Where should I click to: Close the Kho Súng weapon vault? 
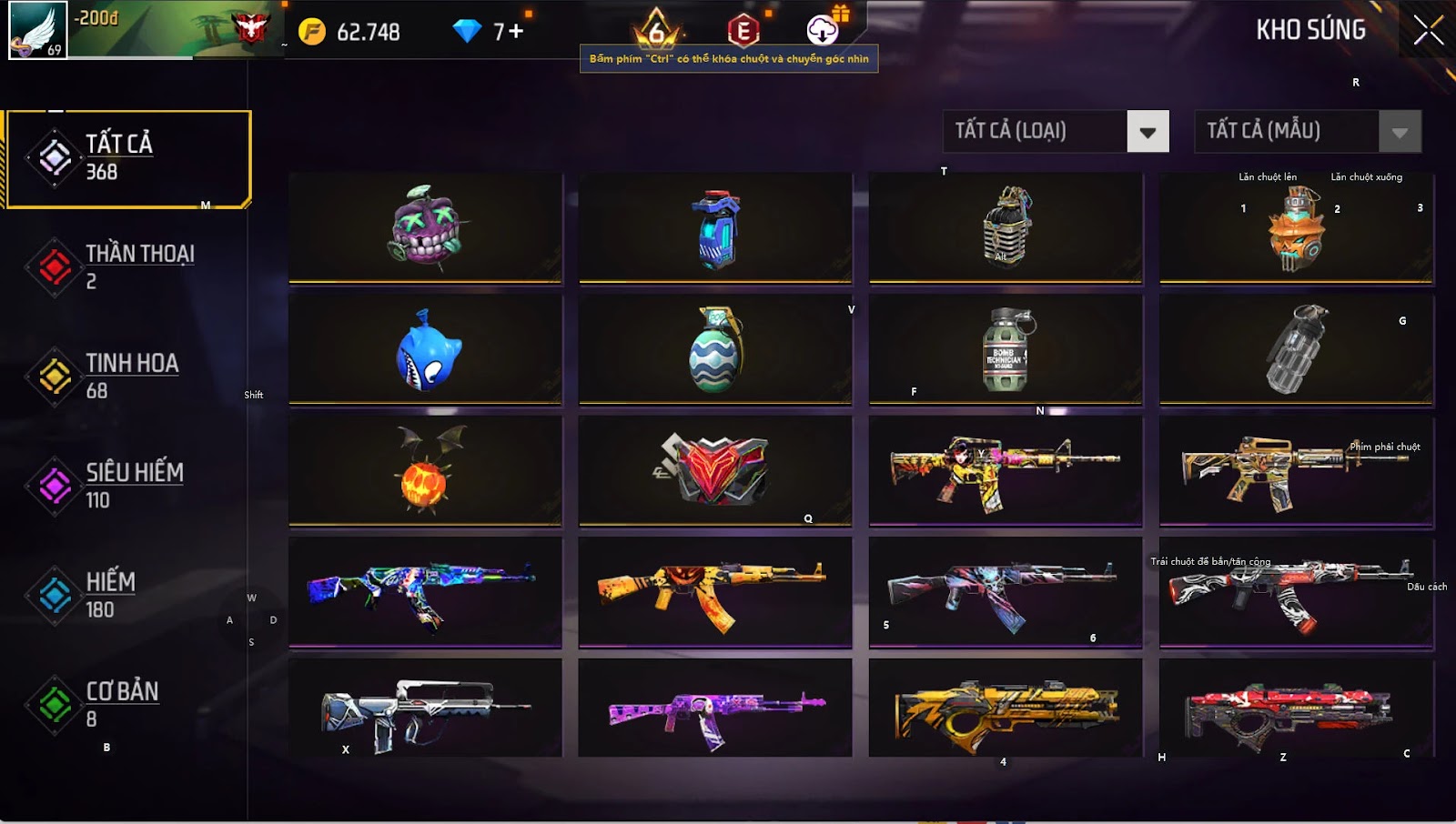[1428, 30]
